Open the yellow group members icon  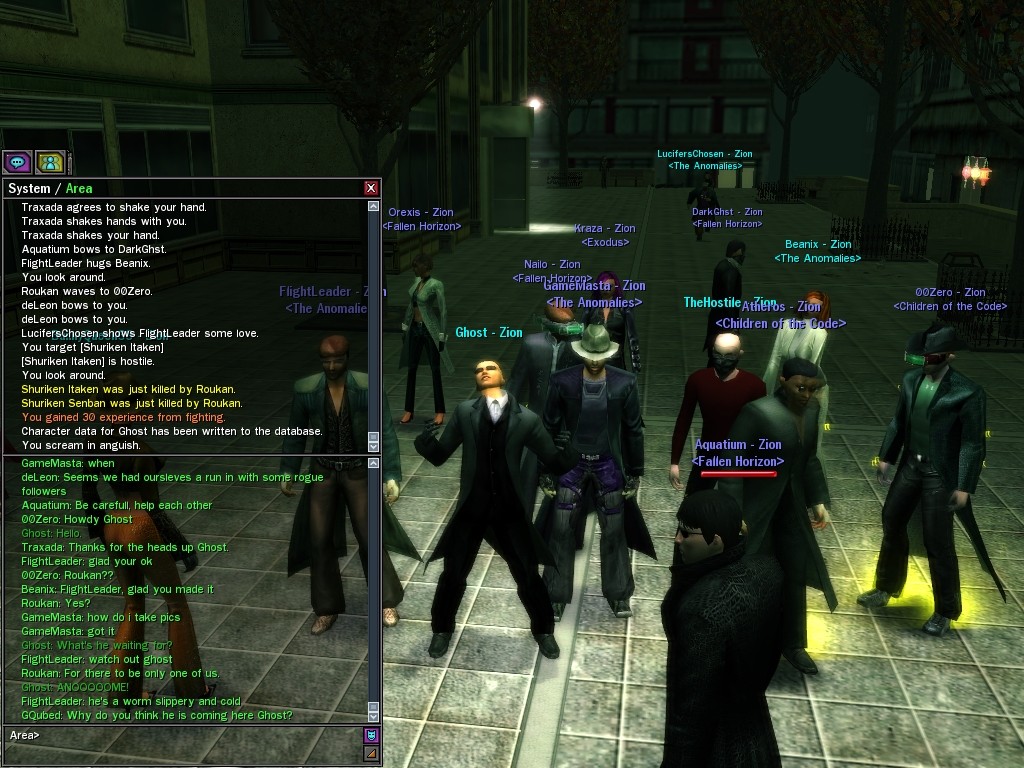coord(50,161)
